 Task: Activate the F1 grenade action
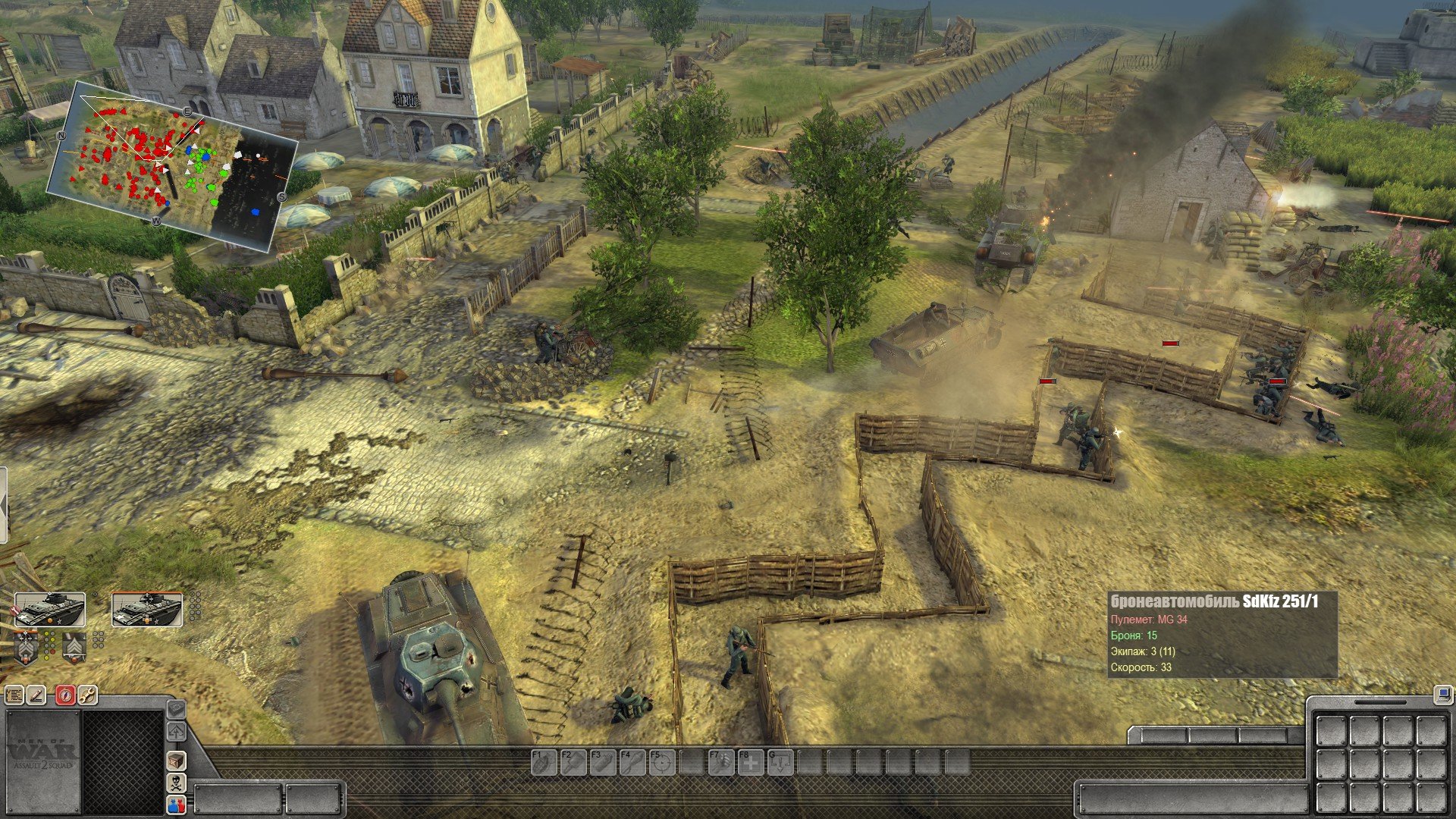[542, 762]
